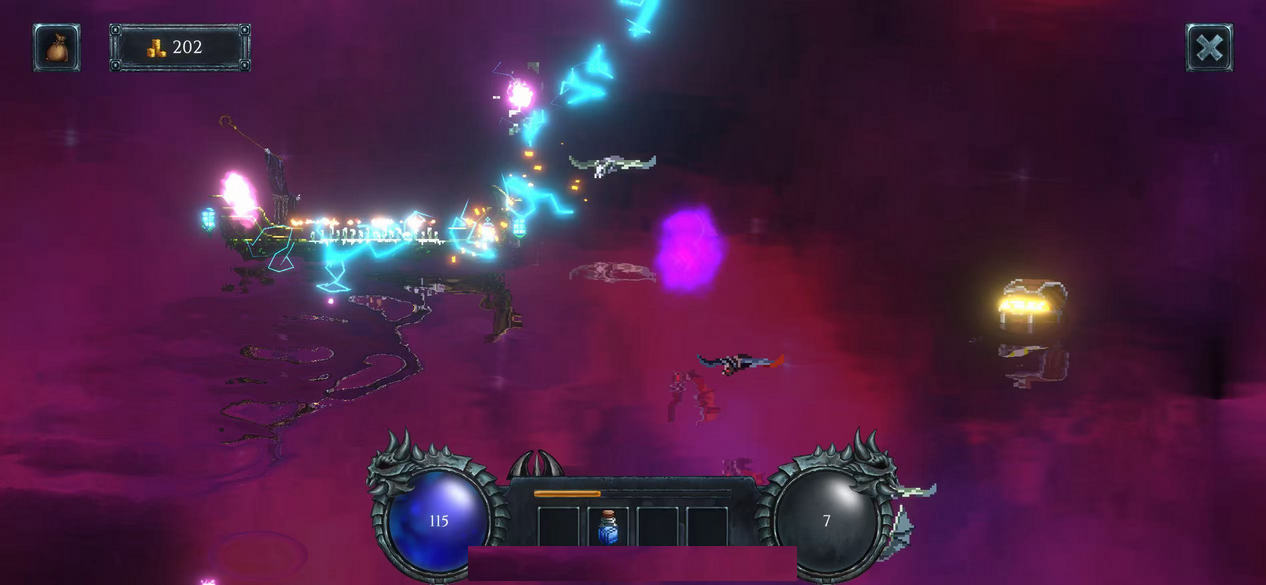
Task: Use the blue potion in the hotbar
Action: pos(608,527)
